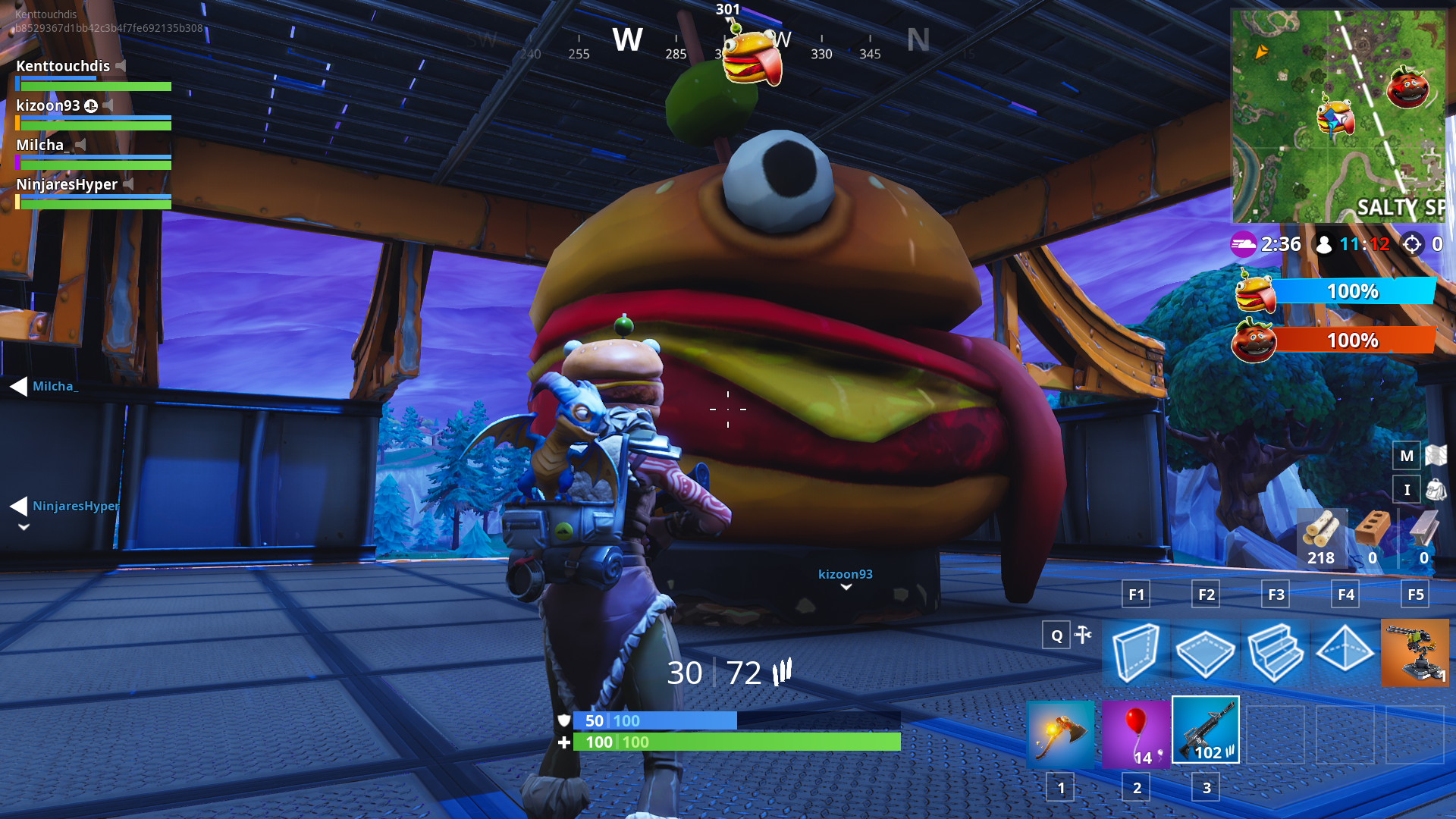Viewport: 1456px width, 819px height.
Task: Open the inventory with the I button
Action: pos(1407,490)
